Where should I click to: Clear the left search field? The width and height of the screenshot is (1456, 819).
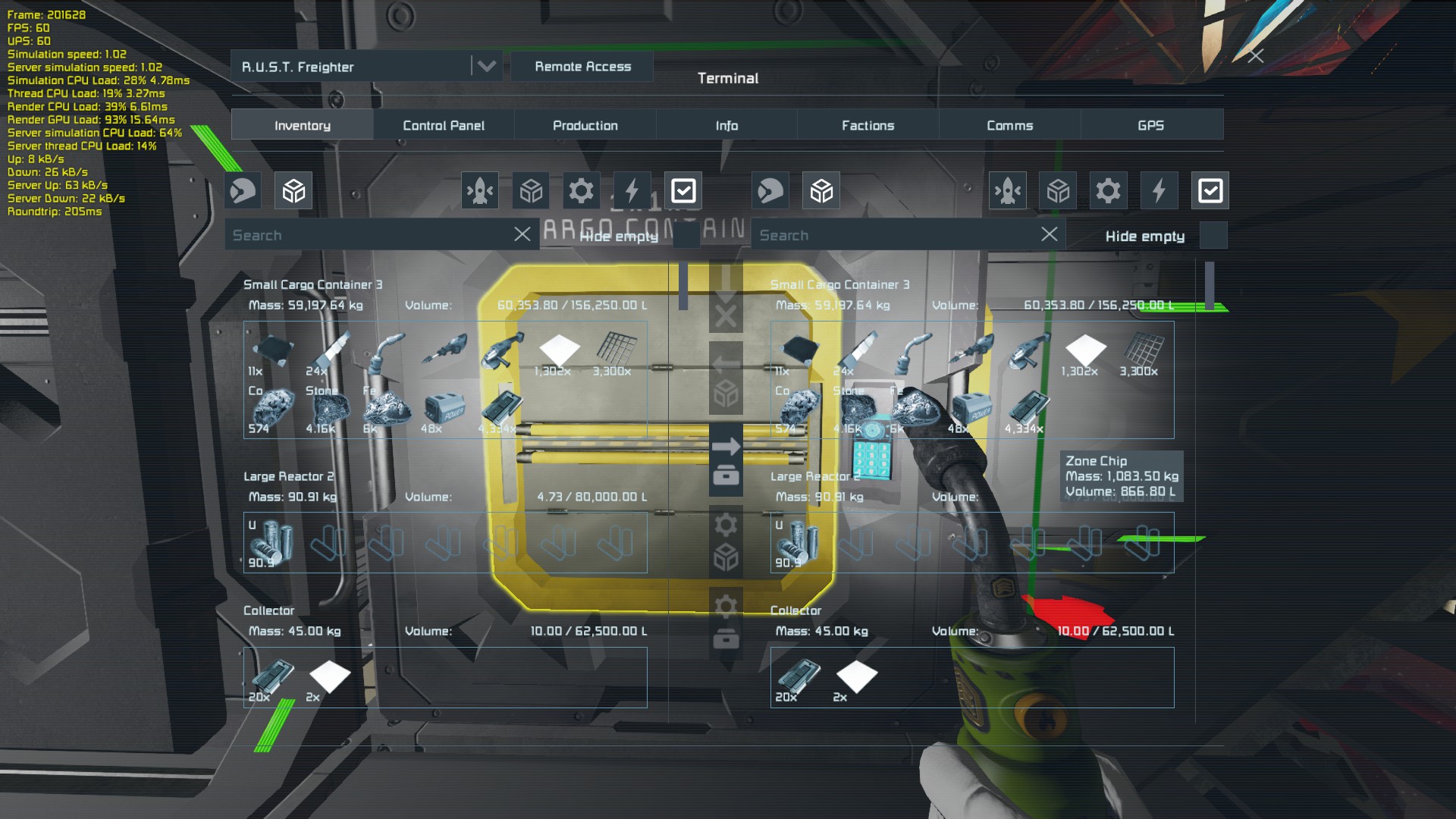(522, 234)
